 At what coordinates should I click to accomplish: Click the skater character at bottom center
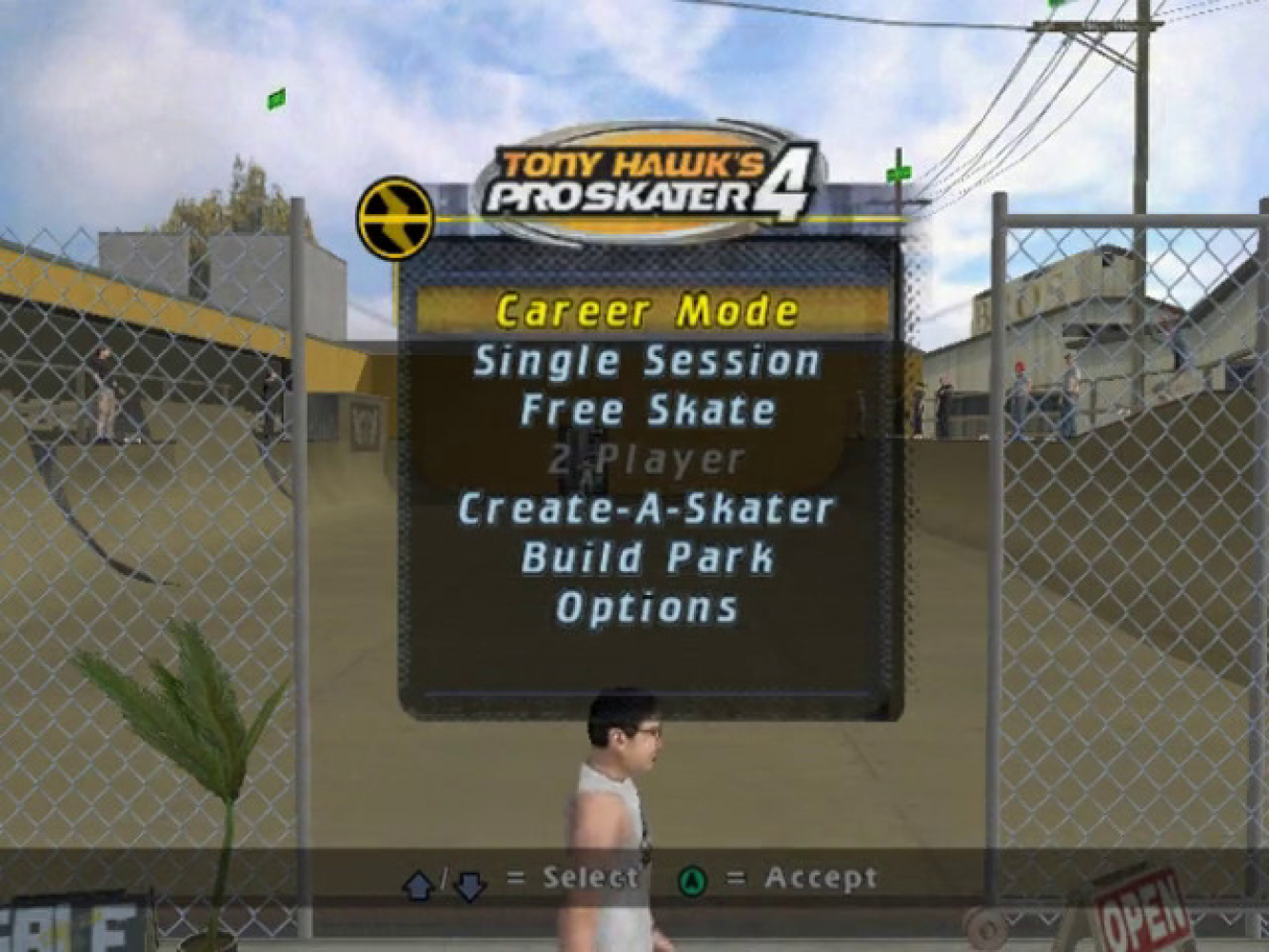(x=628, y=809)
